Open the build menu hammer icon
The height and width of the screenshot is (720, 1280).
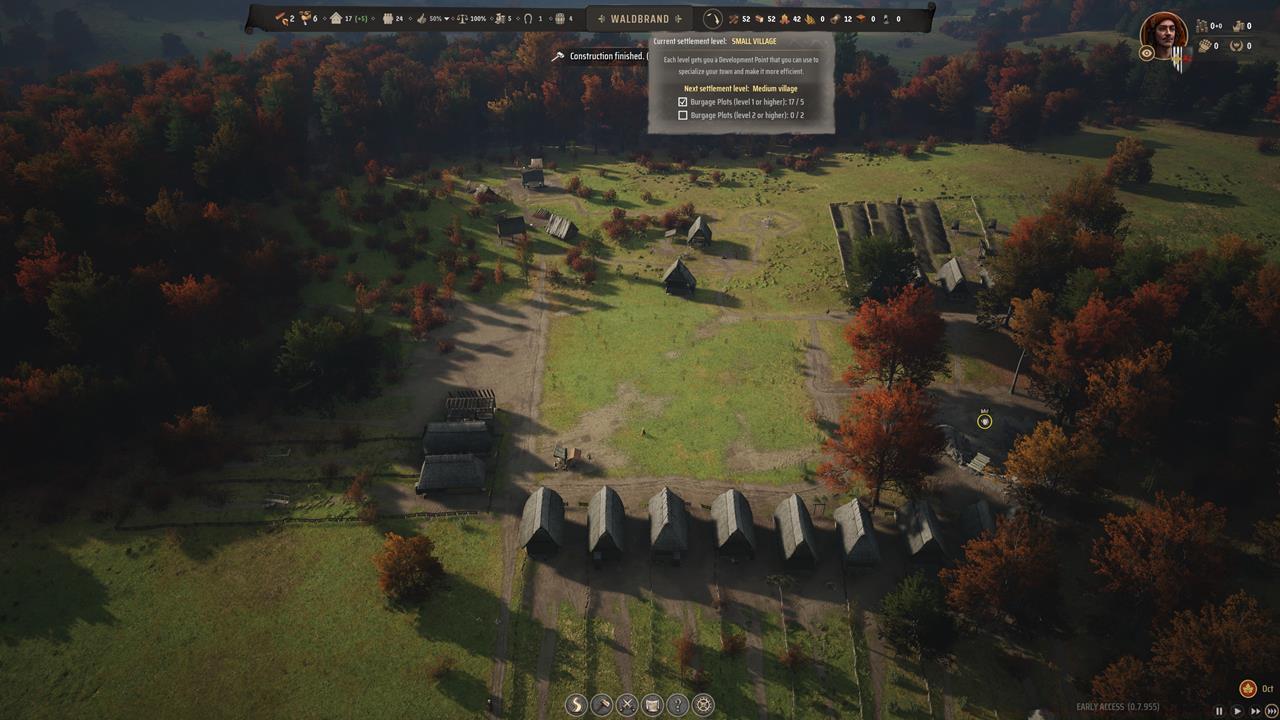[601, 705]
